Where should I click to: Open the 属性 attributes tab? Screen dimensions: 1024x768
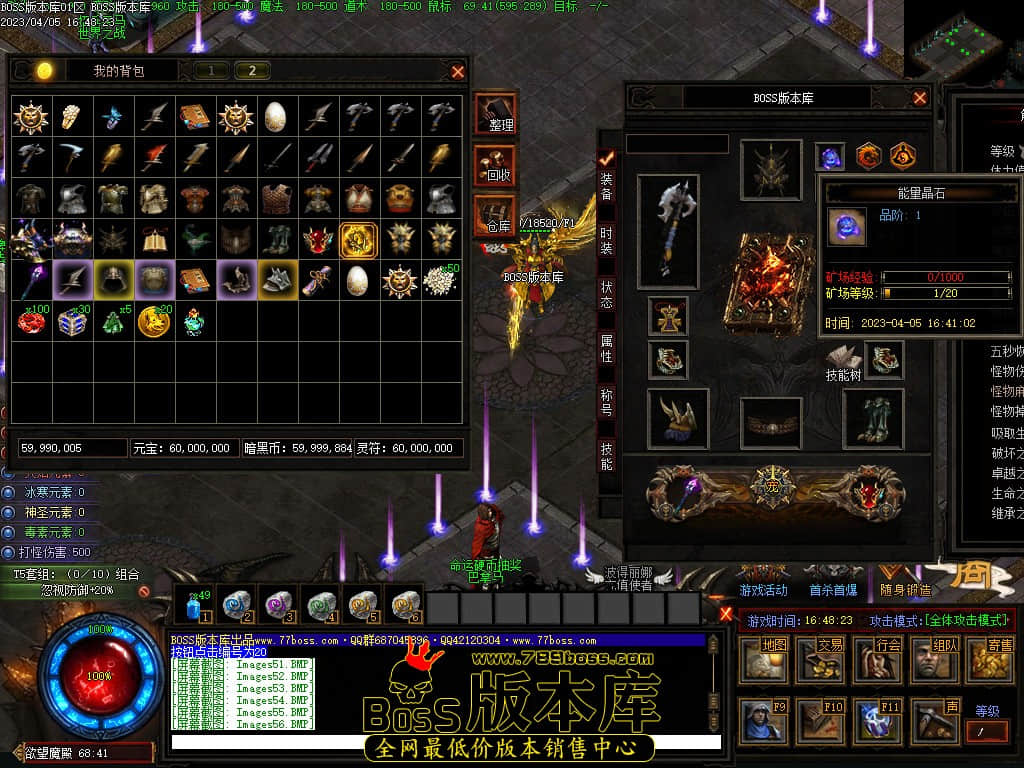pos(607,348)
